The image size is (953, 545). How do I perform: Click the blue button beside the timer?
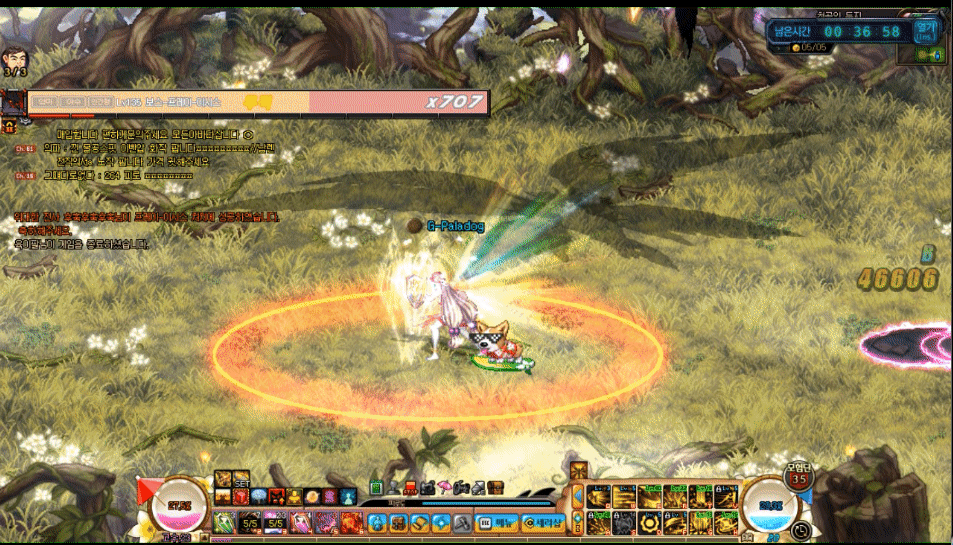[x=926, y=31]
